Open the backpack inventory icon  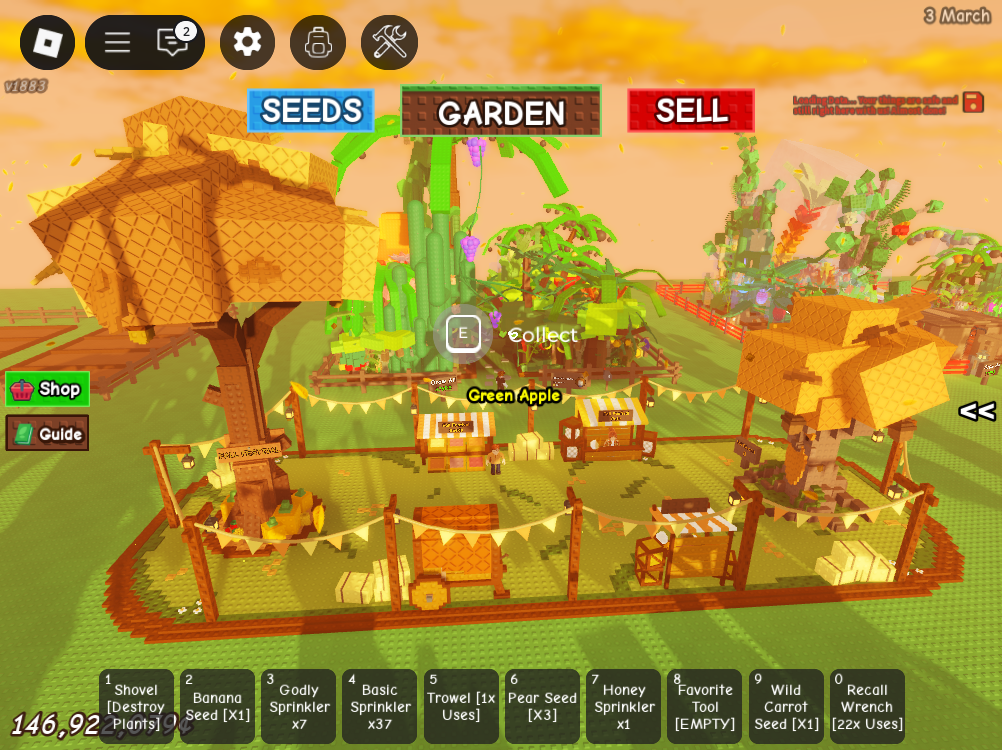click(x=318, y=43)
